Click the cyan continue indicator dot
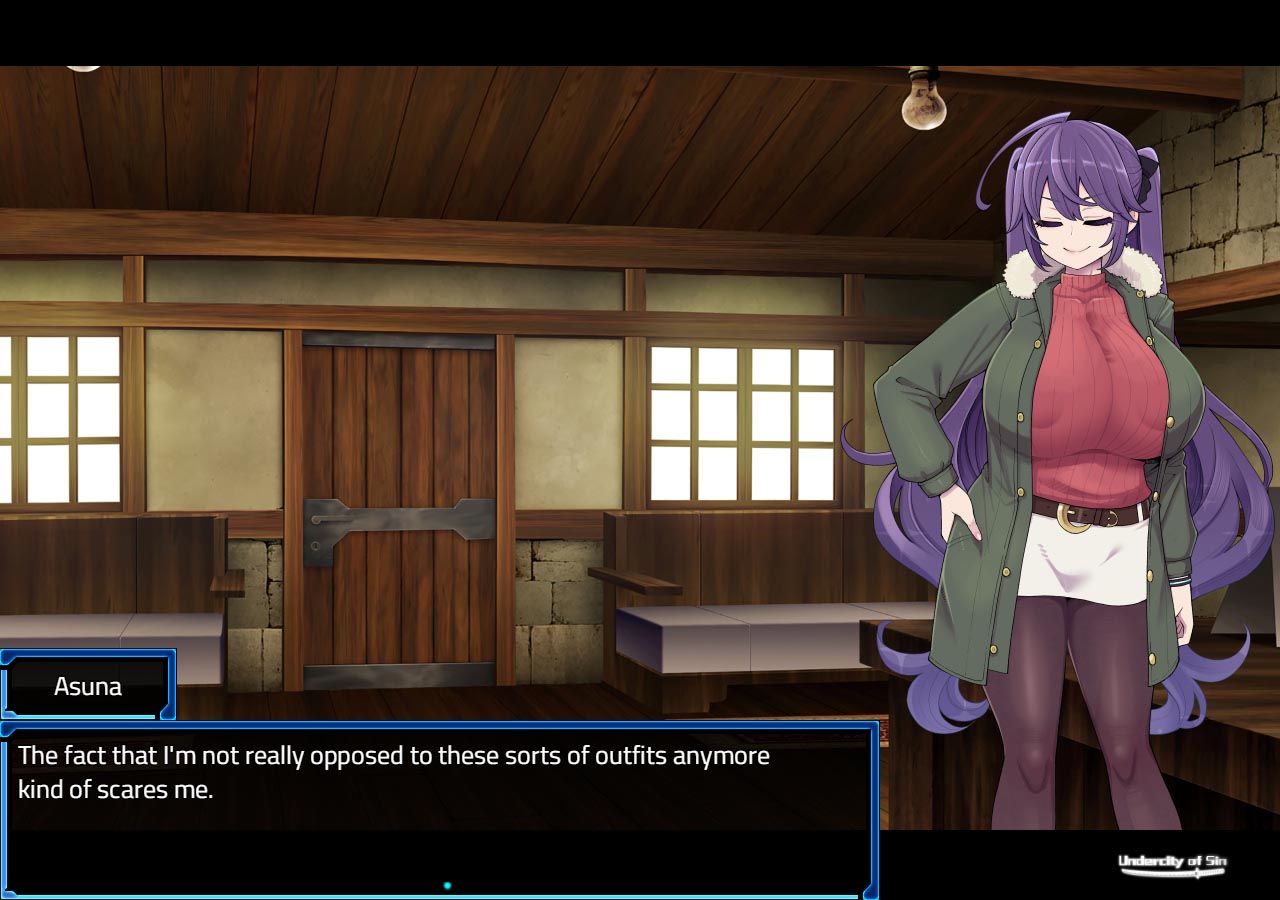1280x900 pixels. [x=447, y=885]
